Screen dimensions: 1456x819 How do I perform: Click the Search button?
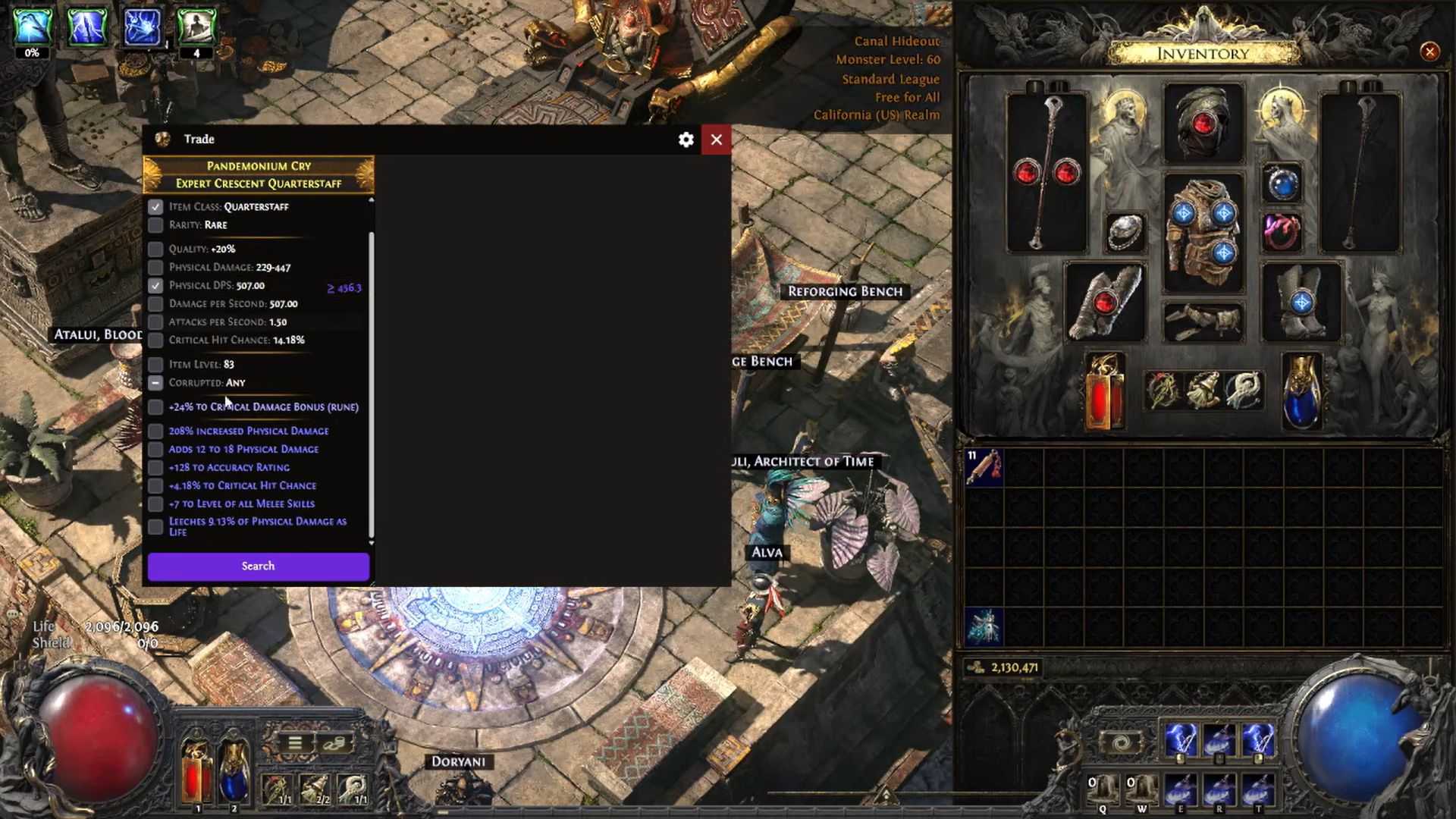click(258, 566)
